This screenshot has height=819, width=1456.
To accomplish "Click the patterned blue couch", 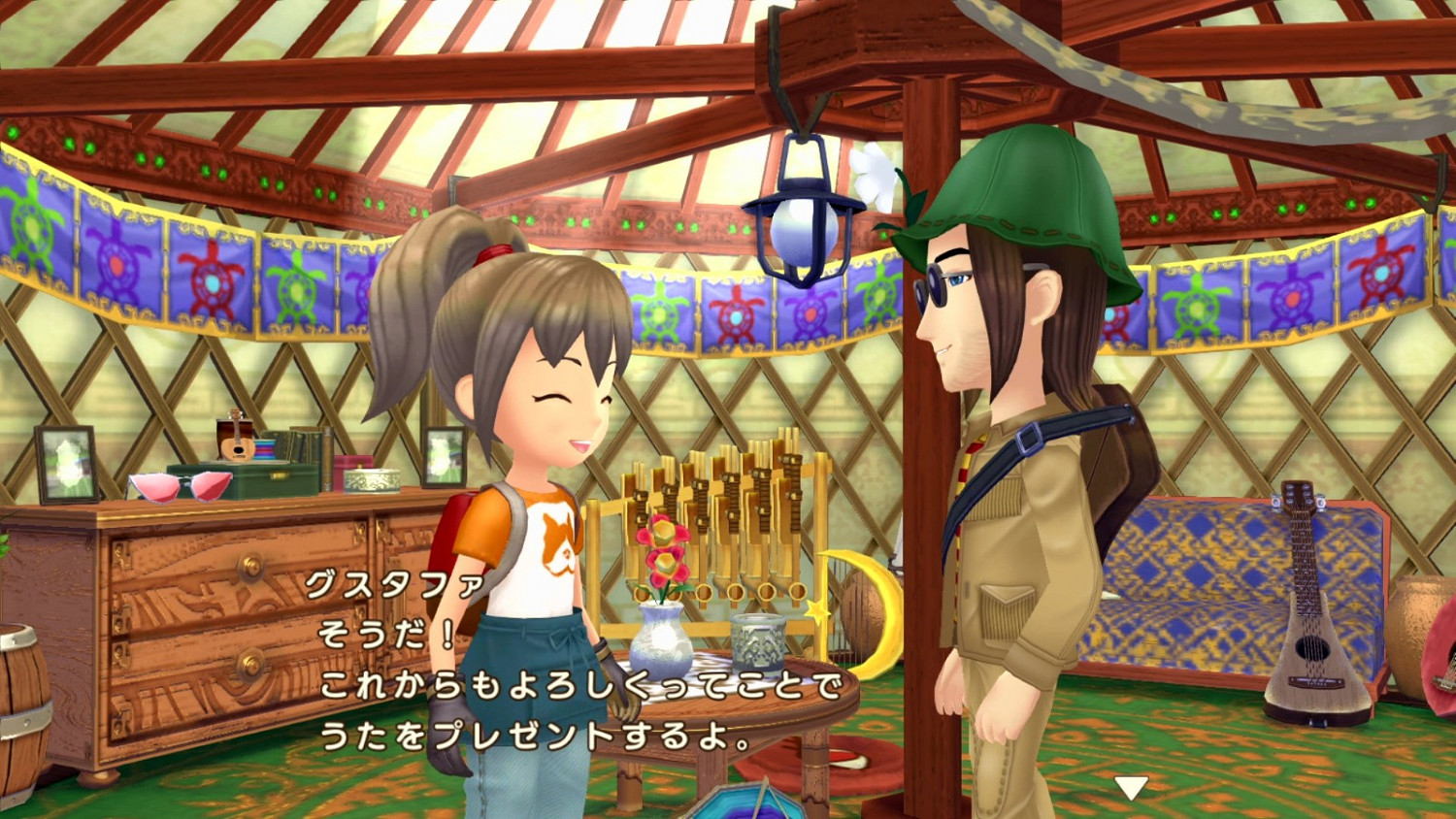I will pyautogui.click(x=1194, y=573).
